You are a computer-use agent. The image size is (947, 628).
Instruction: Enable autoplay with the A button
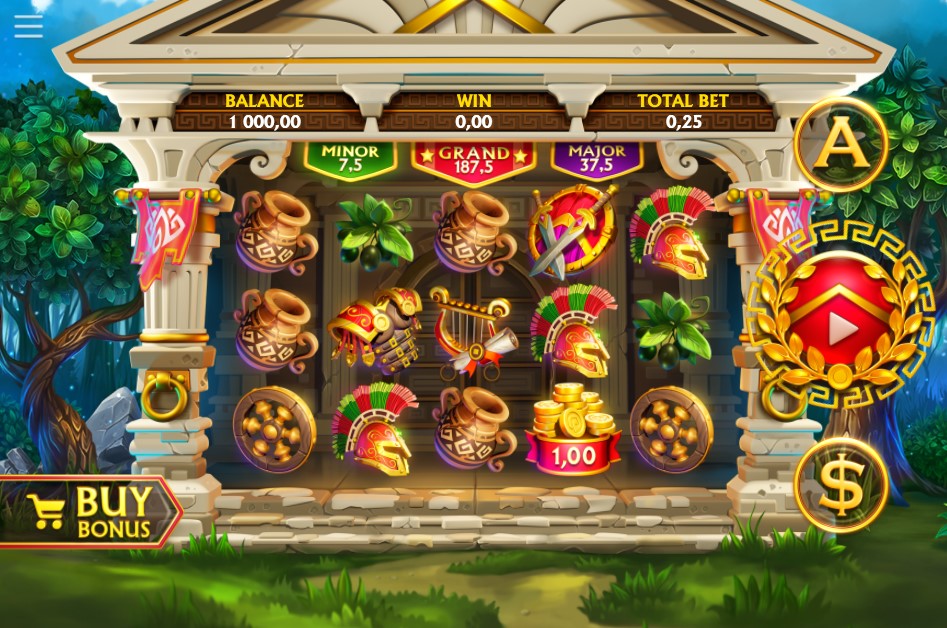pyautogui.click(x=841, y=143)
